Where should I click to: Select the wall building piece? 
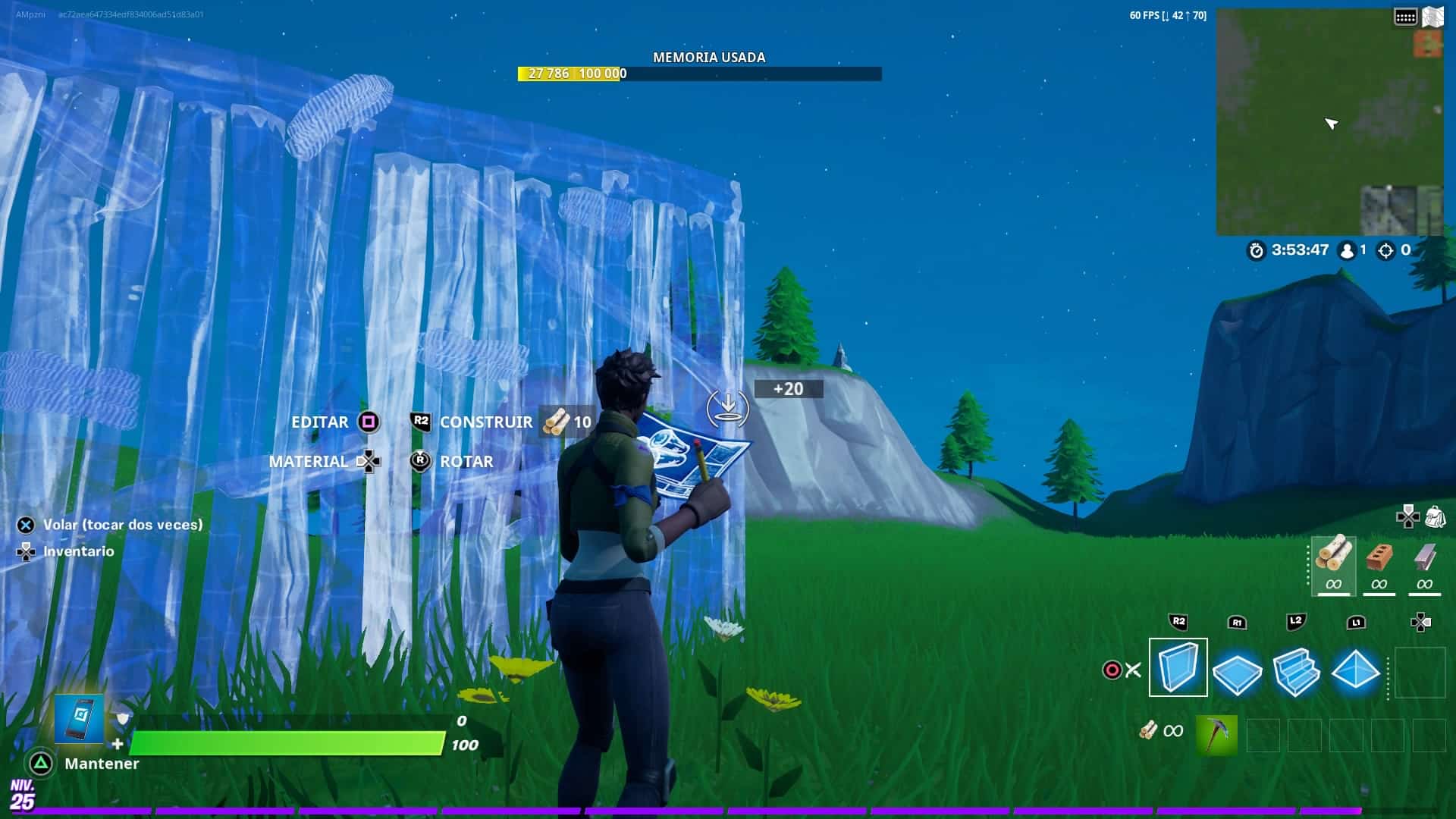[x=1178, y=667]
